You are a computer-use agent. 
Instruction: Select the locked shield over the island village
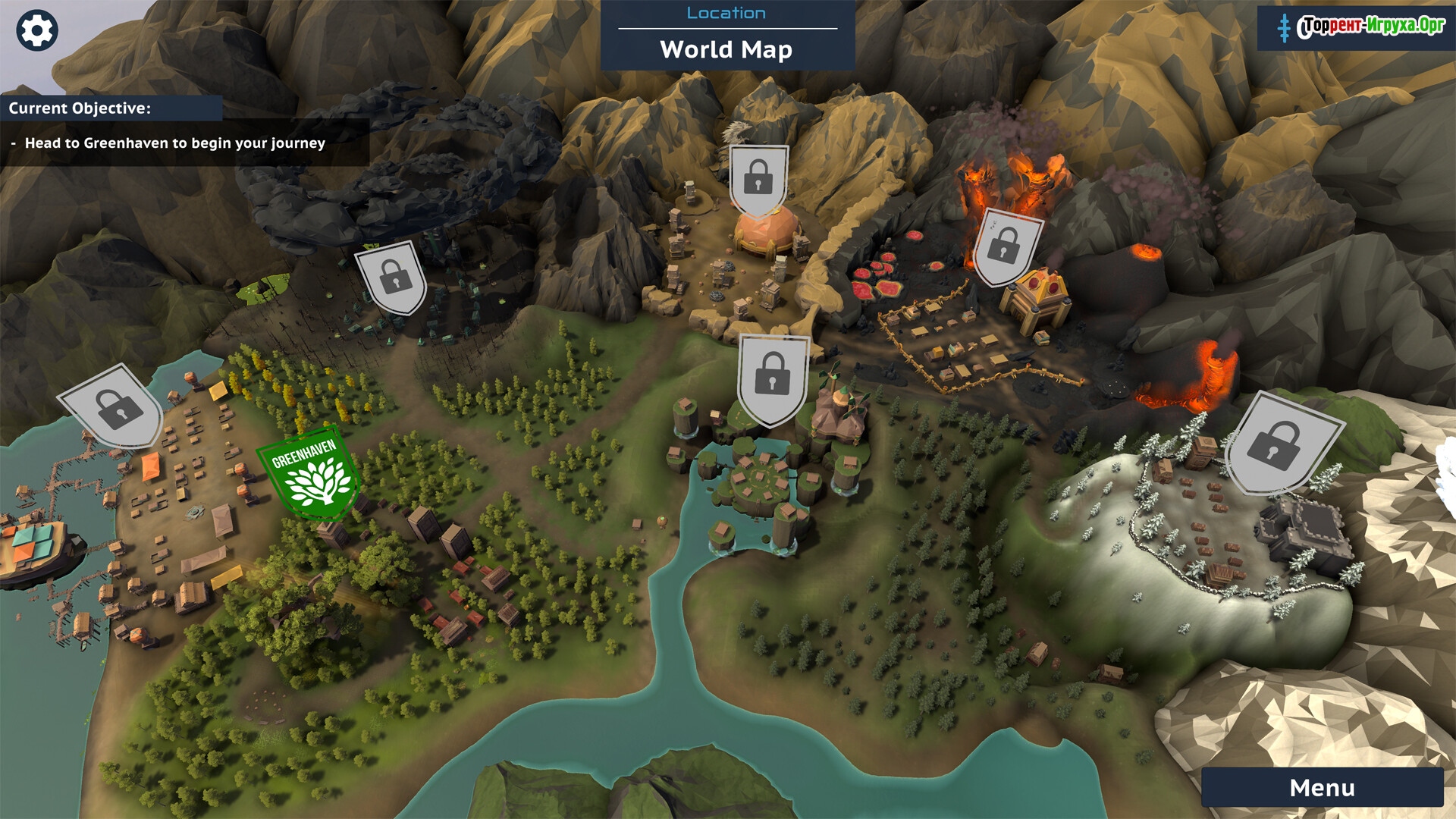(x=772, y=377)
